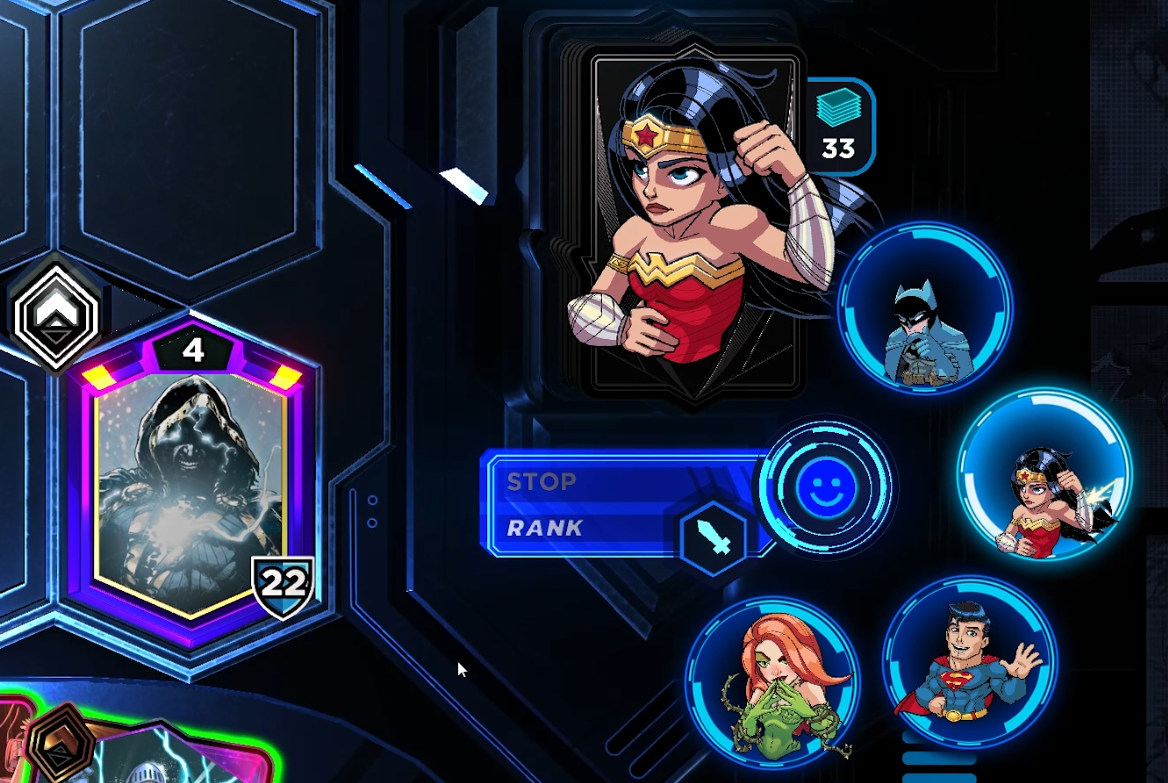
Task: Send the waving Superman emote
Action: (x=969, y=661)
